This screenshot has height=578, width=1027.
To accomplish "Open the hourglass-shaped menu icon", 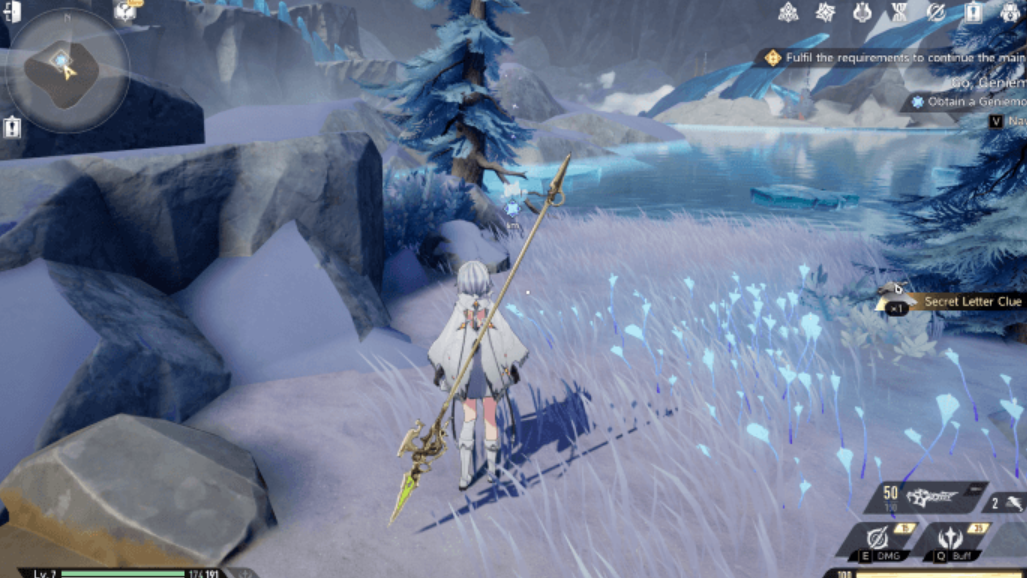I will 899,13.
